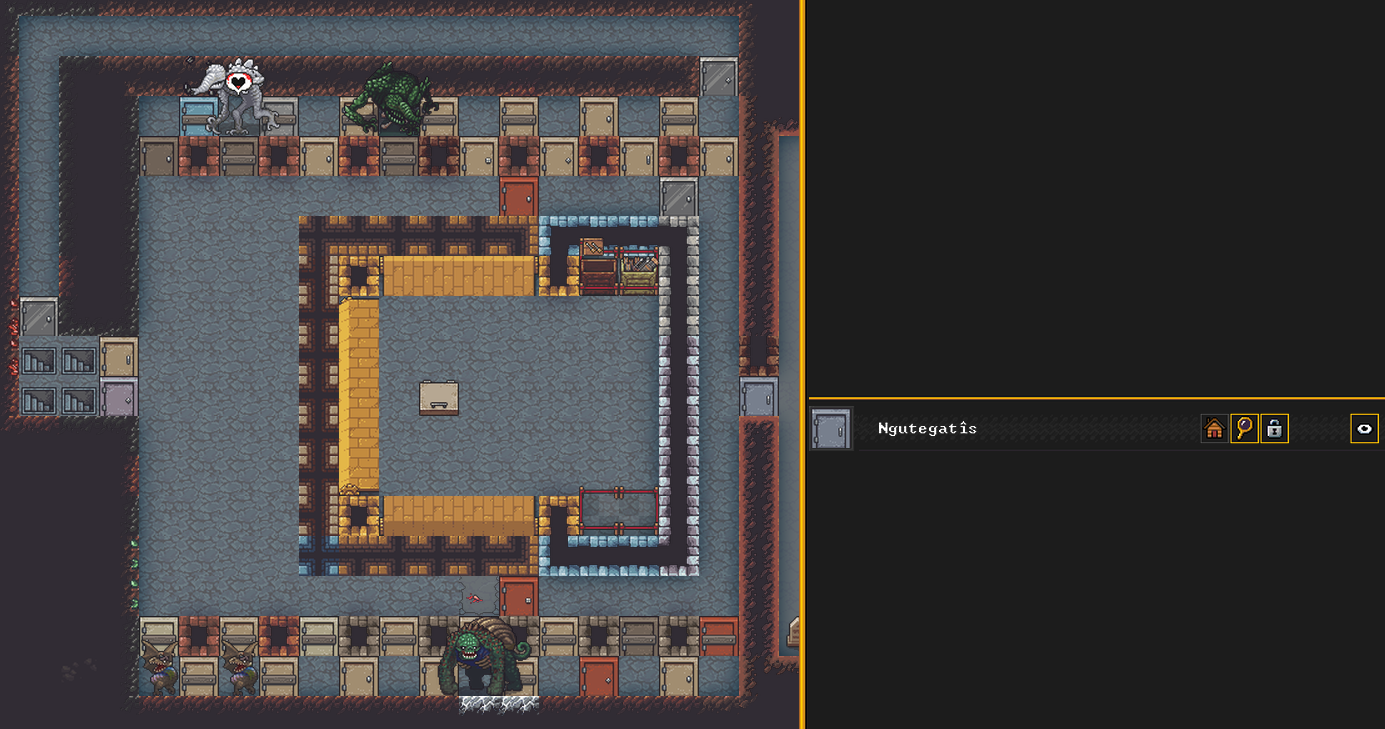The height and width of the screenshot is (729, 1385).
Task: Toggle the eye visibility icon
Action: tap(1364, 429)
